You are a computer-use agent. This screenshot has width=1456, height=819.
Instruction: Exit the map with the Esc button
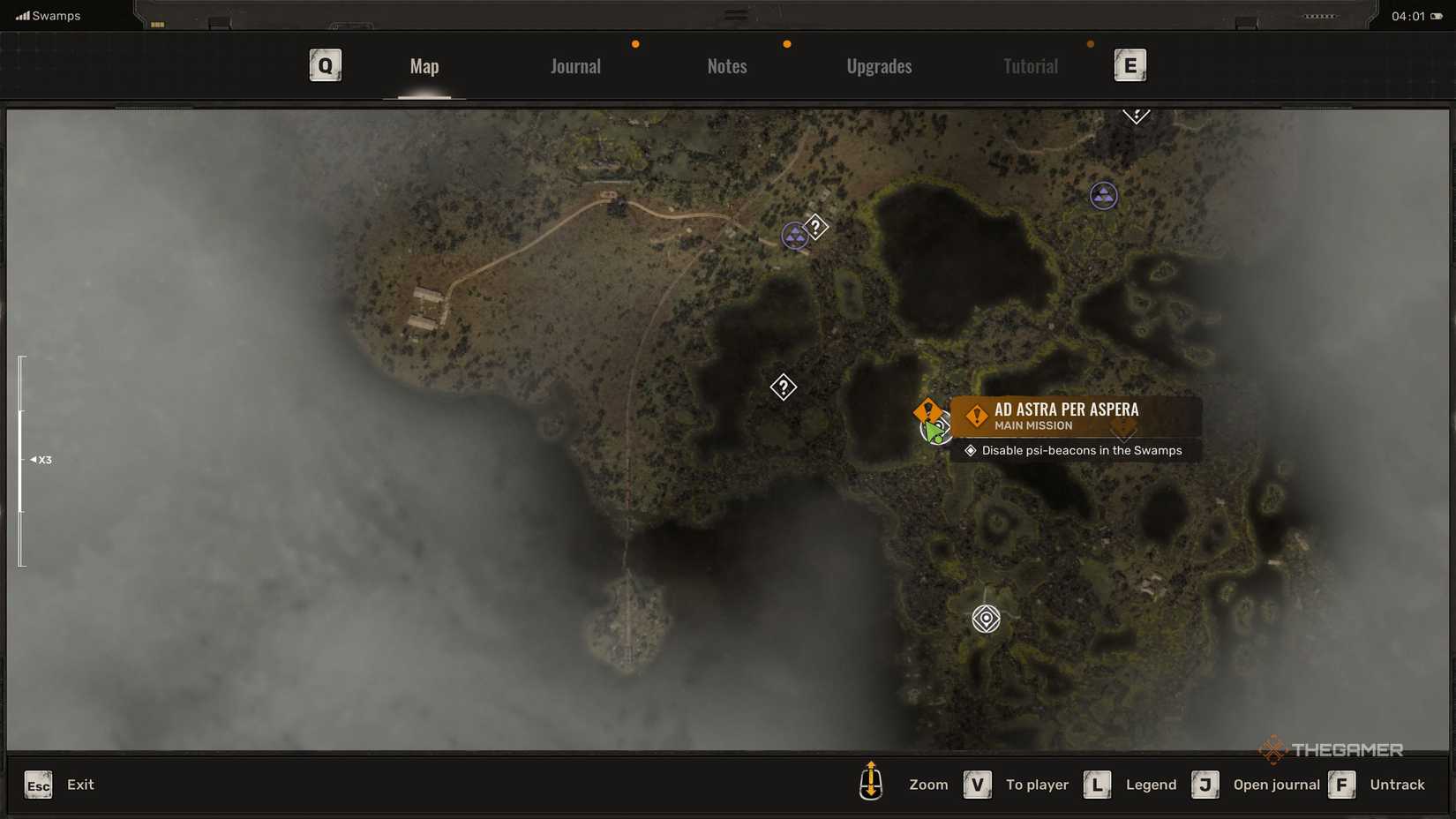[x=37, y=785]
